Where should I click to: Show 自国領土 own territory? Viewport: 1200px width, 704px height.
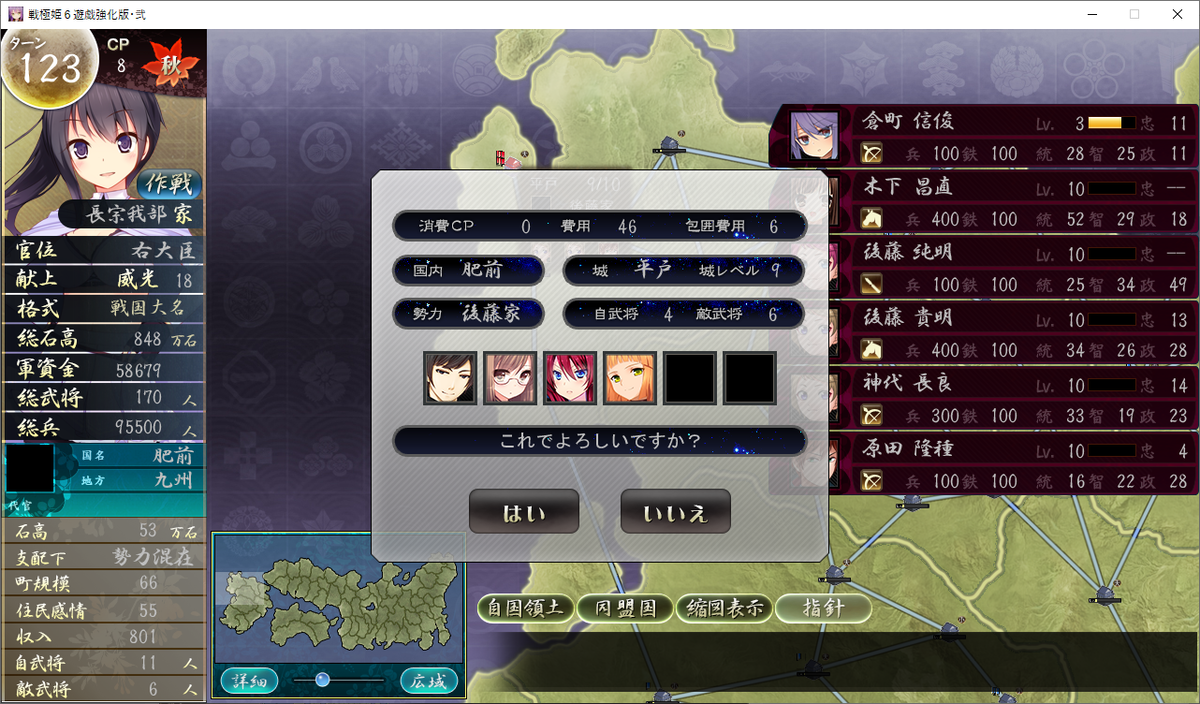[526, 608]
